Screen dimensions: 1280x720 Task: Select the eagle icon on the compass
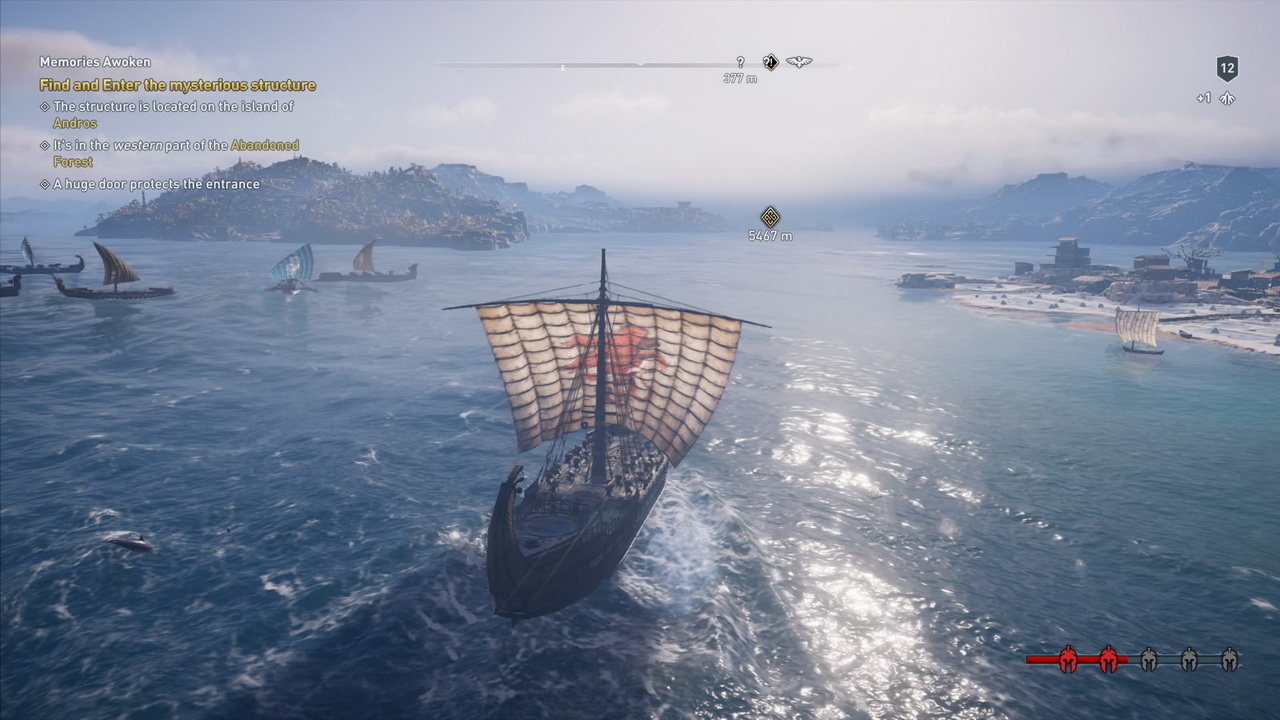pyautogui.click(x=798, y=62)
